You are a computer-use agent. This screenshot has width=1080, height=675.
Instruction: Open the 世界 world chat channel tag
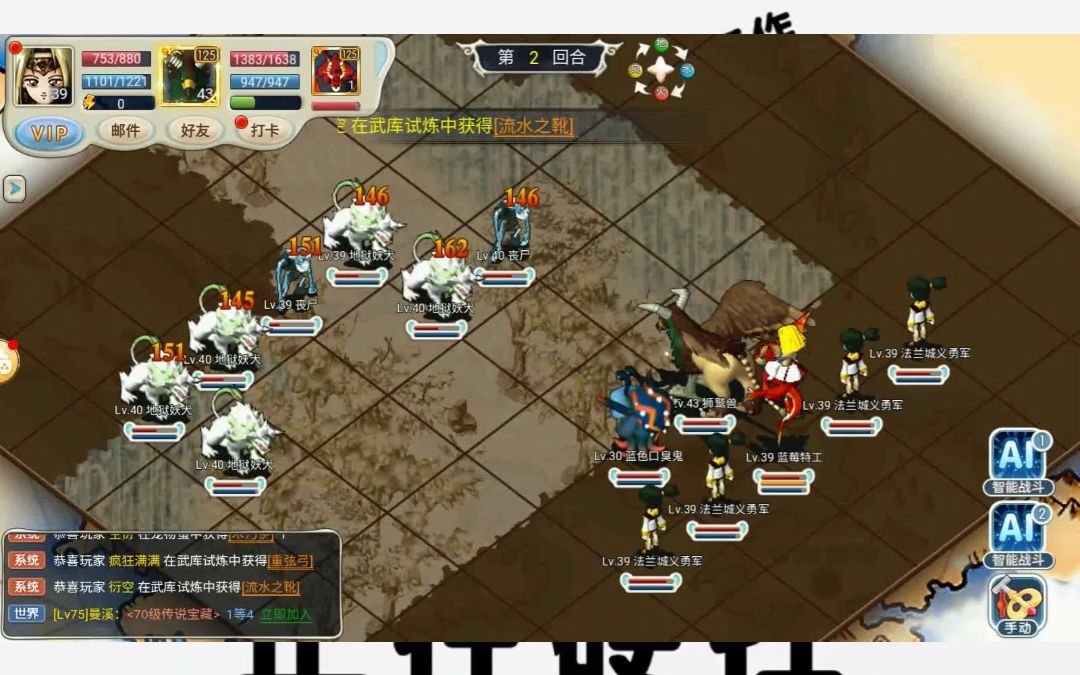point(26,613)
